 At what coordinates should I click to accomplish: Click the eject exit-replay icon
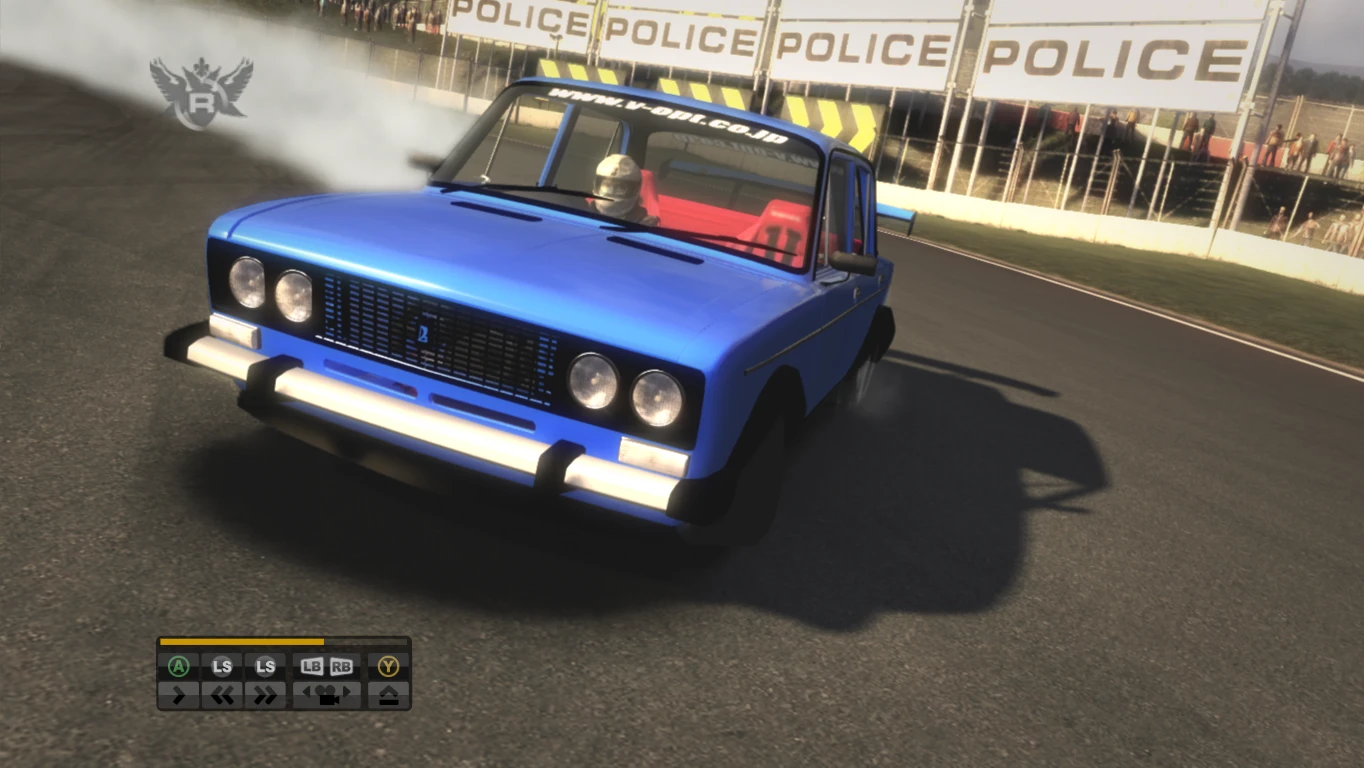390,695
